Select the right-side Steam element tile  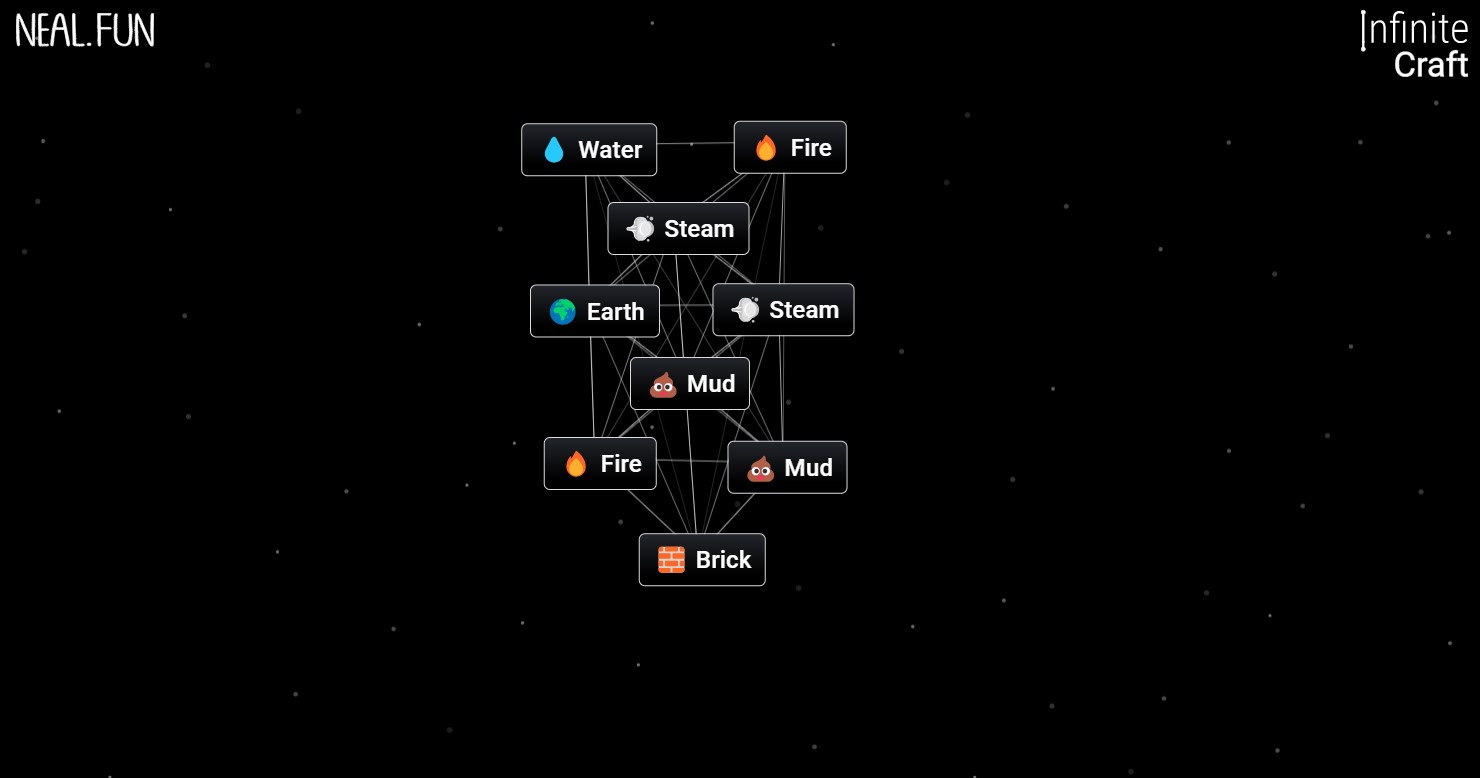click(784, 309)
